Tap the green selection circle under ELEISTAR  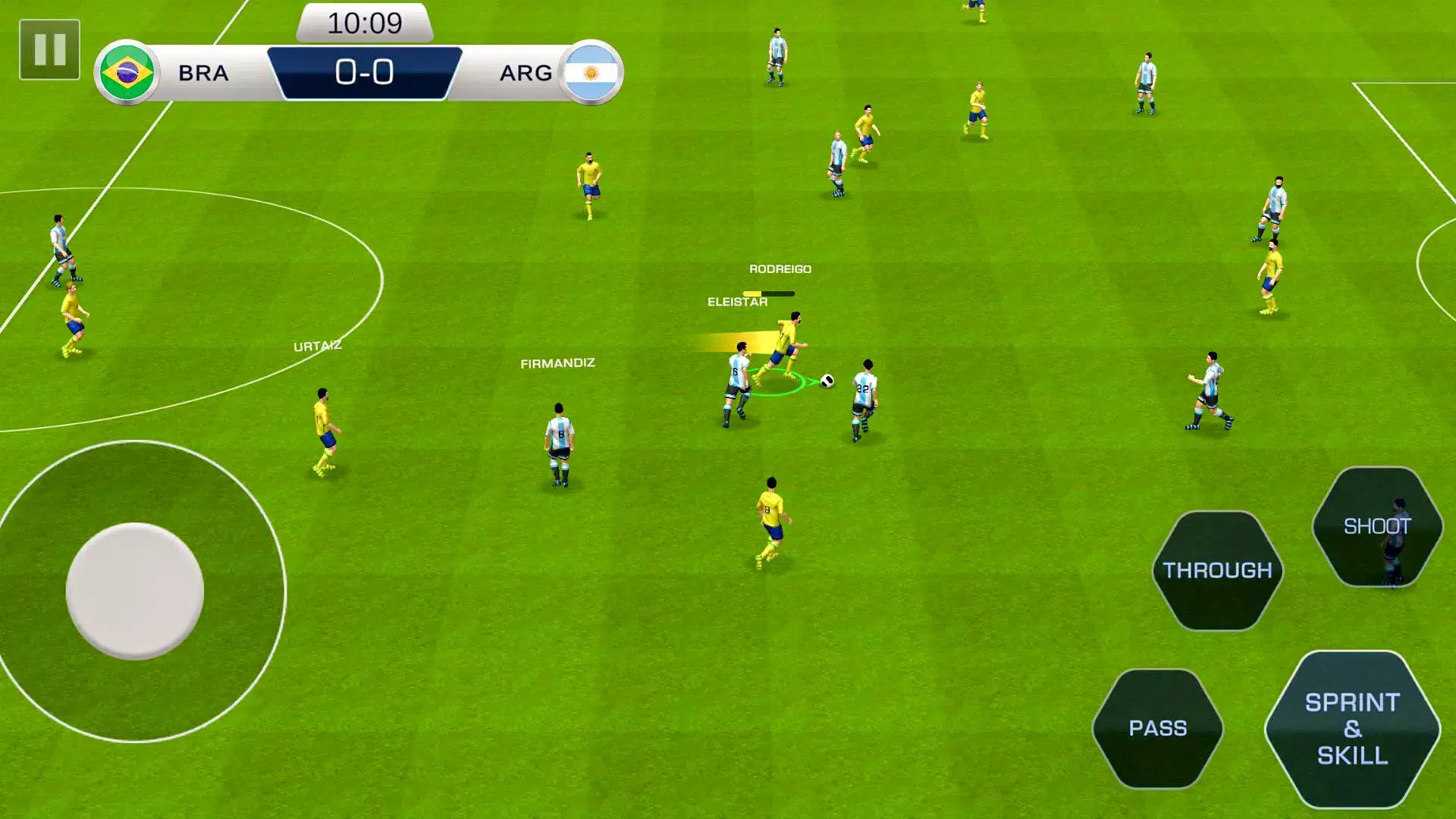775,383
